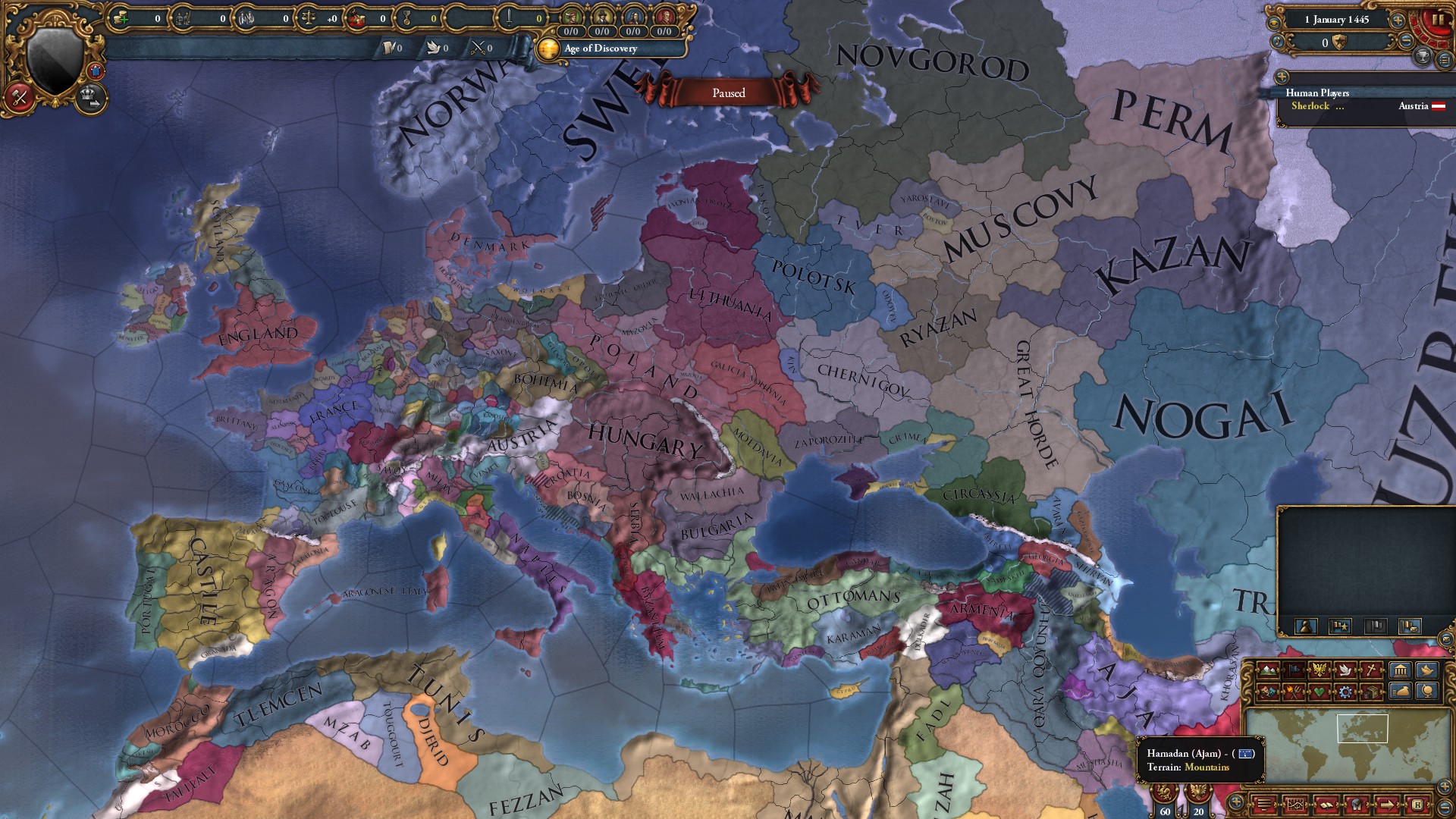Toggle the opinion mapmode heart icon
The height and width of the screenshot is (819, 1456).
tap(1320, 691)
